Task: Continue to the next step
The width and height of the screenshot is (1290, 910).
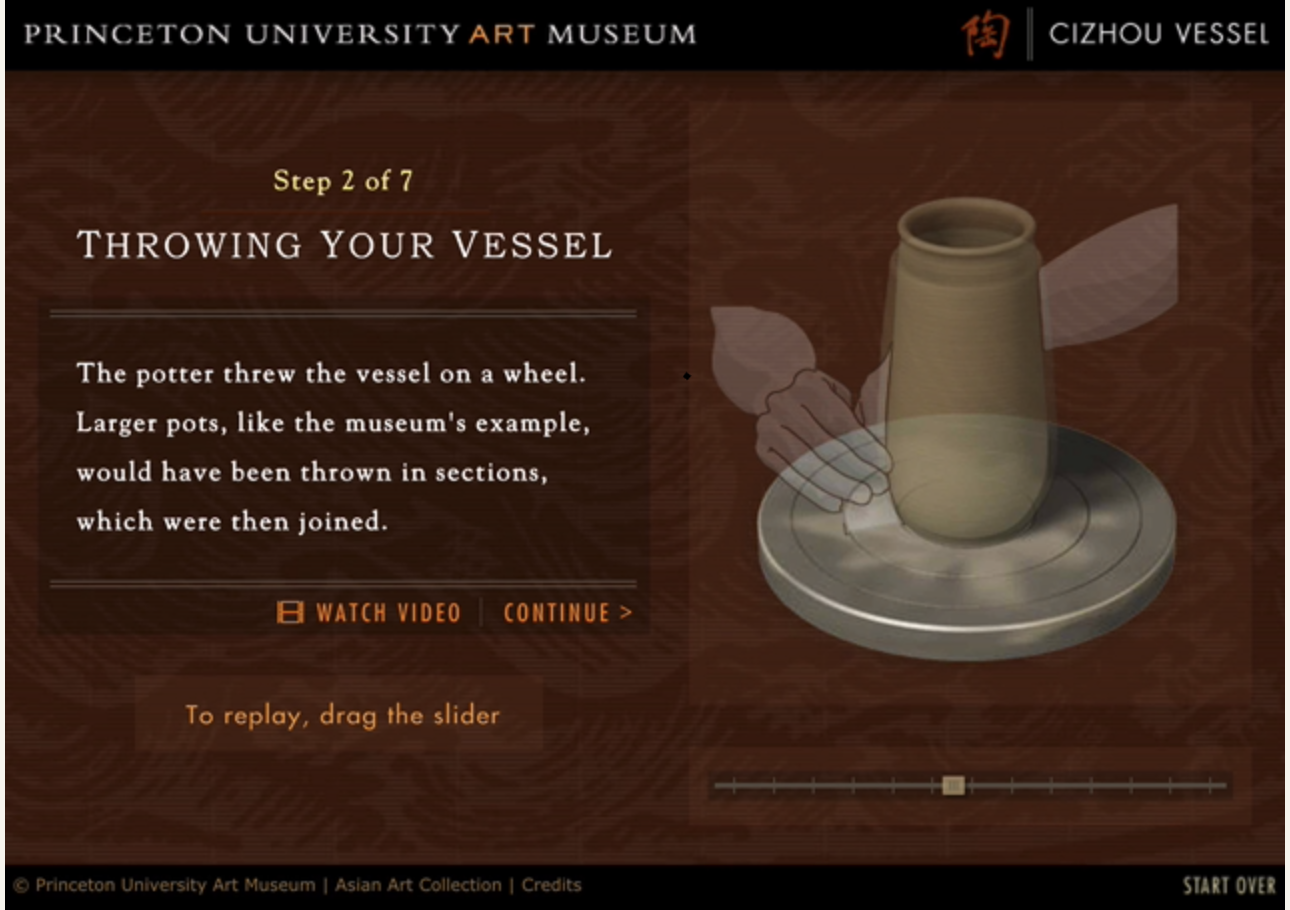Action: point(567,613)
